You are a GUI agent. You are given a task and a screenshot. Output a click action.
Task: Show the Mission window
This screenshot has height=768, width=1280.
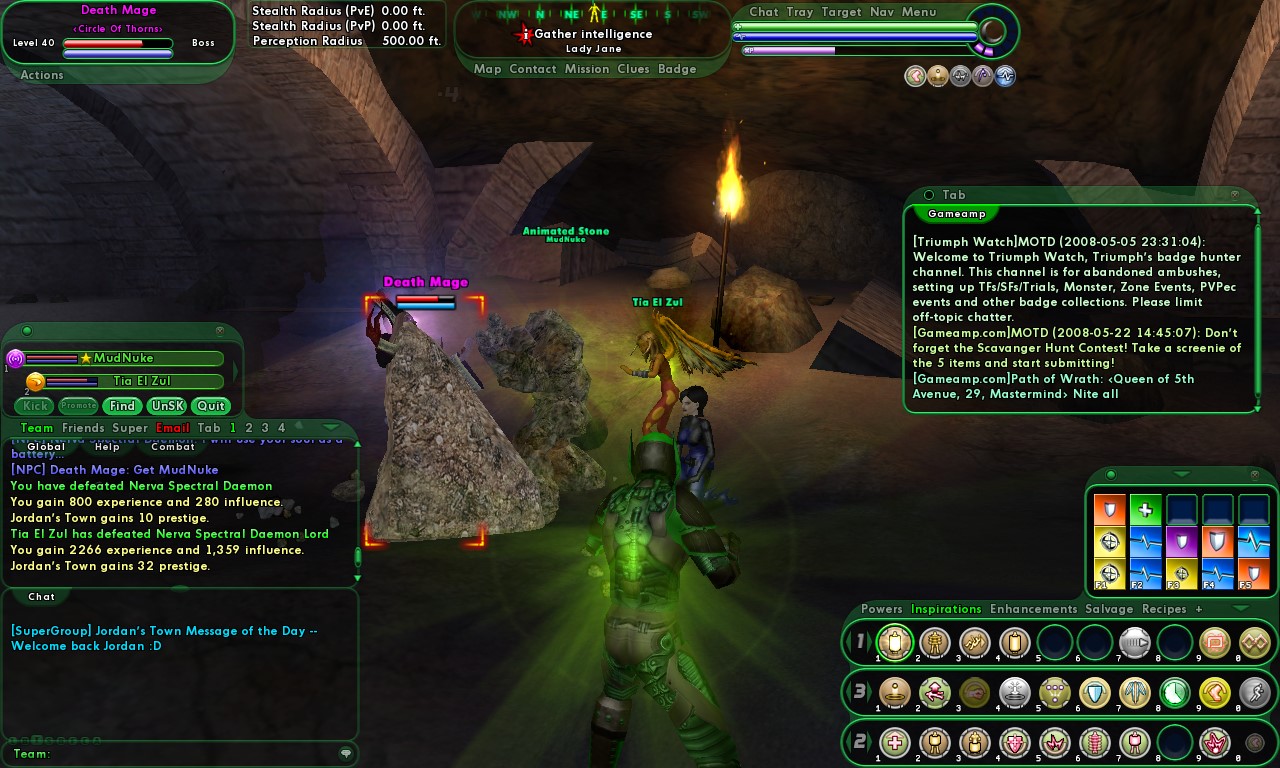[x=586, y=69]
